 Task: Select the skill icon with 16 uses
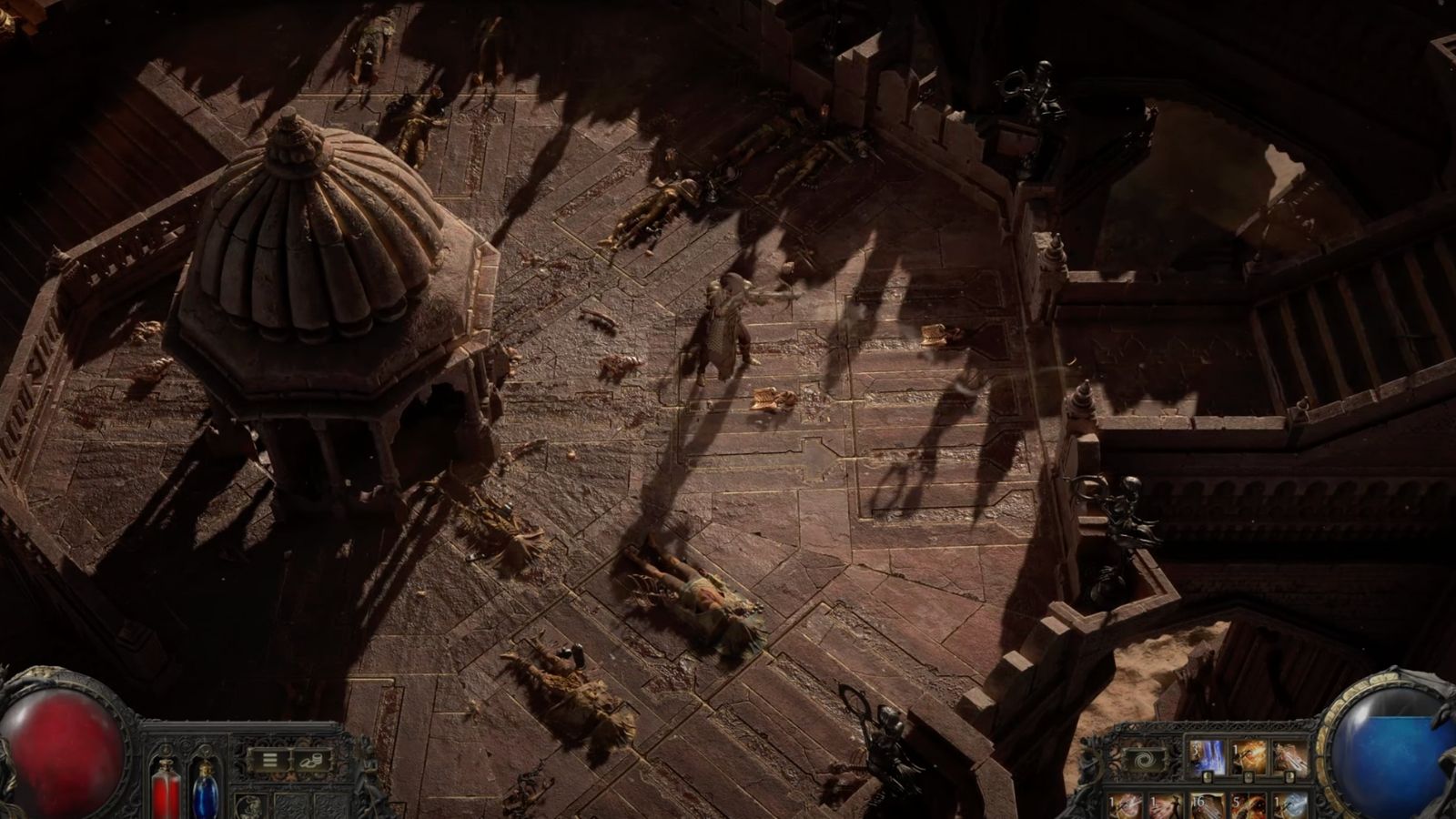pyautogui.click(x=1208, y=805)
